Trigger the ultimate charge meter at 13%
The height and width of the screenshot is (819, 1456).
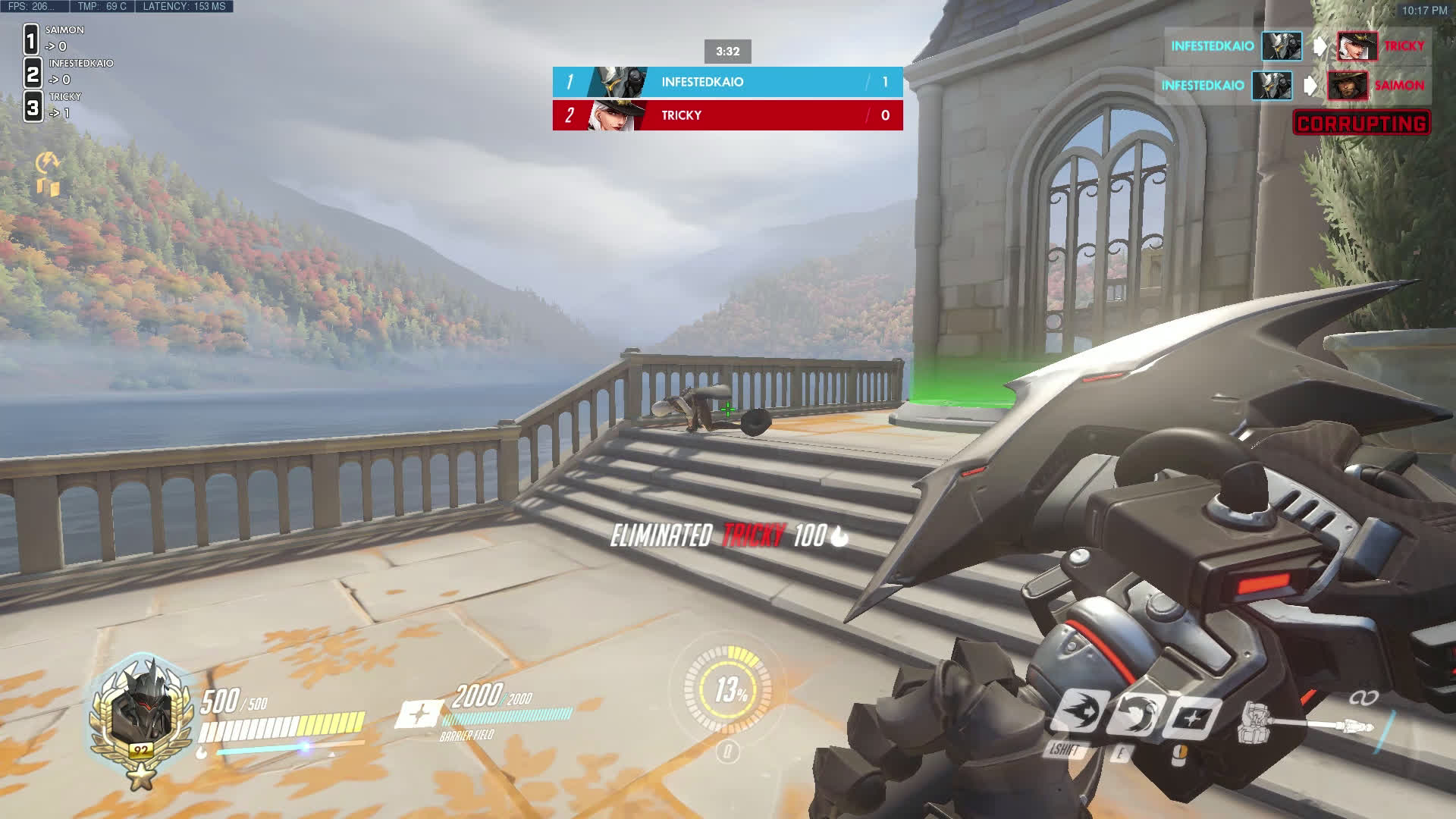click(x=729, y=689)
